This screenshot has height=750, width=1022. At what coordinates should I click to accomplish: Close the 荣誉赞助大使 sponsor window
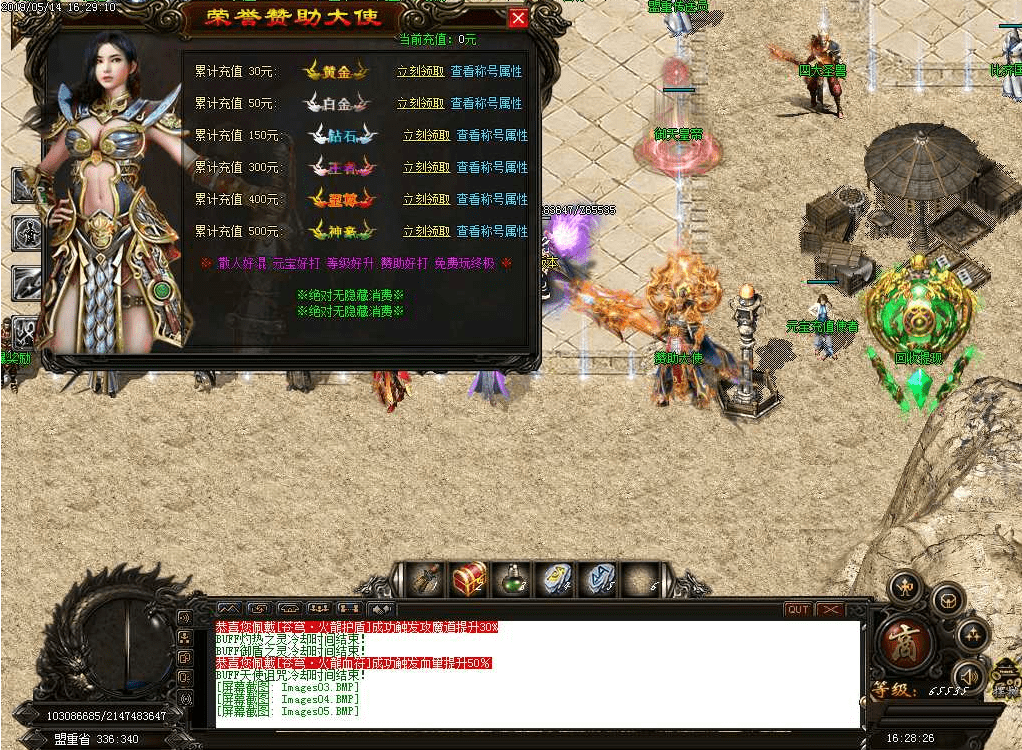[x=517, y=18]
